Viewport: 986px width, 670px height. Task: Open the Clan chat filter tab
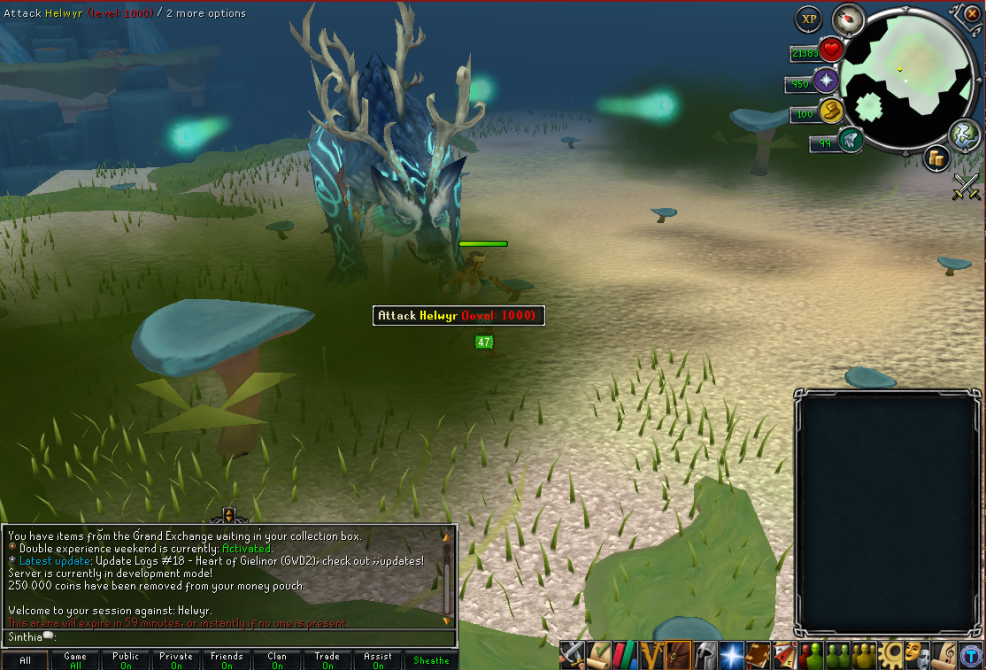point(277,660)
